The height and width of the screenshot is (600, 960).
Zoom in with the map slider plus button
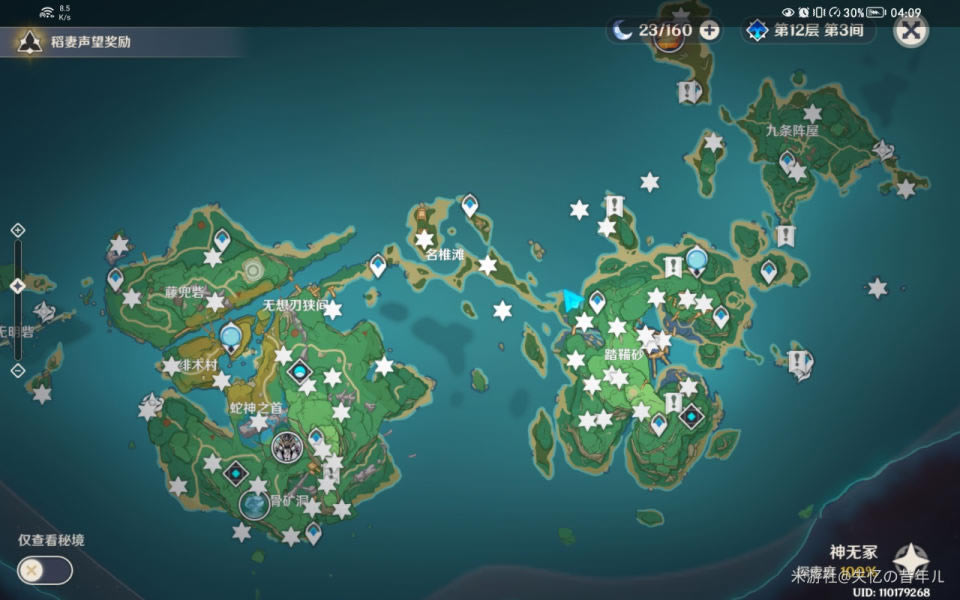(17, 231)
